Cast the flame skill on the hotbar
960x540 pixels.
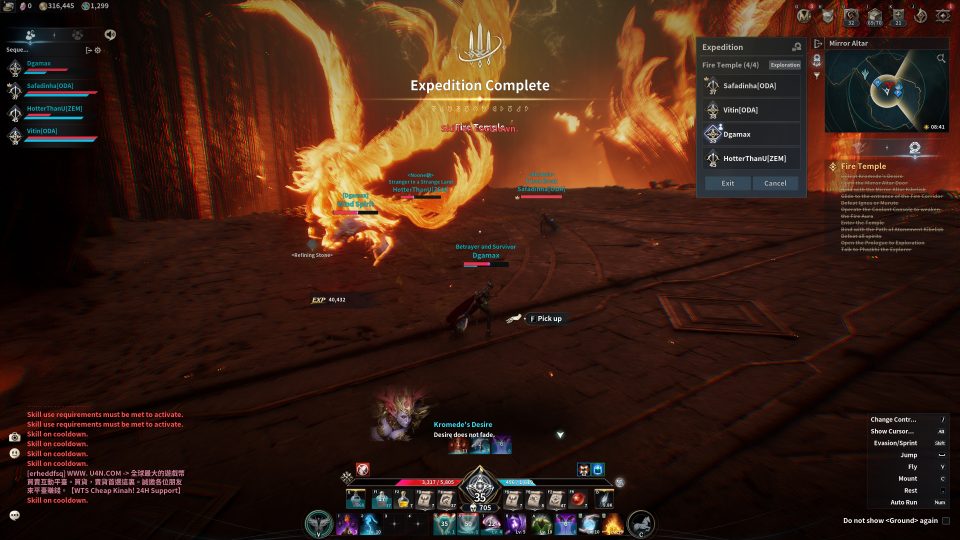pos(612,523)
